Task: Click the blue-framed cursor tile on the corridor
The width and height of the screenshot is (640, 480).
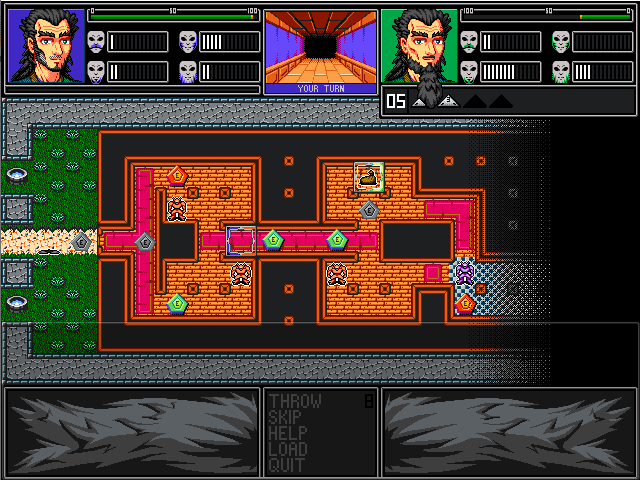Action: (x=241, y=240)
